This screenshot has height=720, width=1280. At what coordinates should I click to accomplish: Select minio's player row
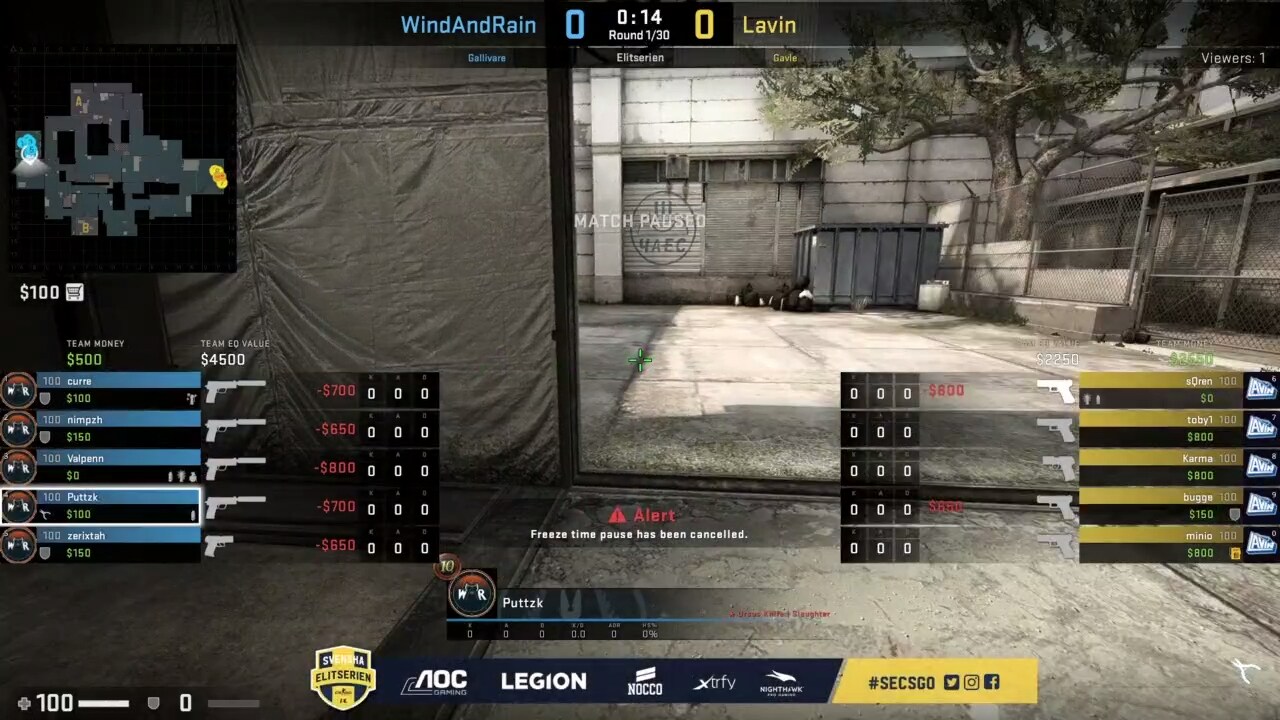[1160, 544]
